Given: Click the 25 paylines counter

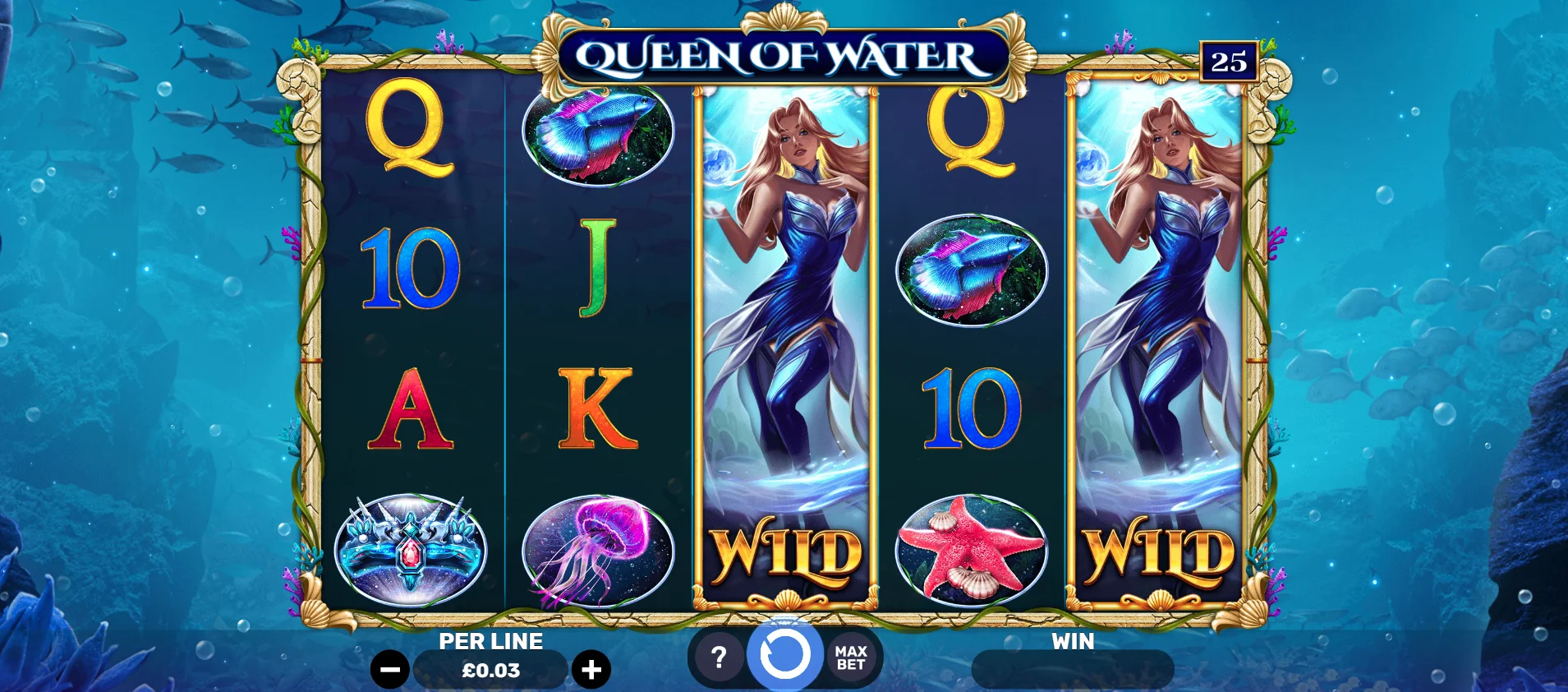Looking at the screenshot, I should coord(1229,61).
